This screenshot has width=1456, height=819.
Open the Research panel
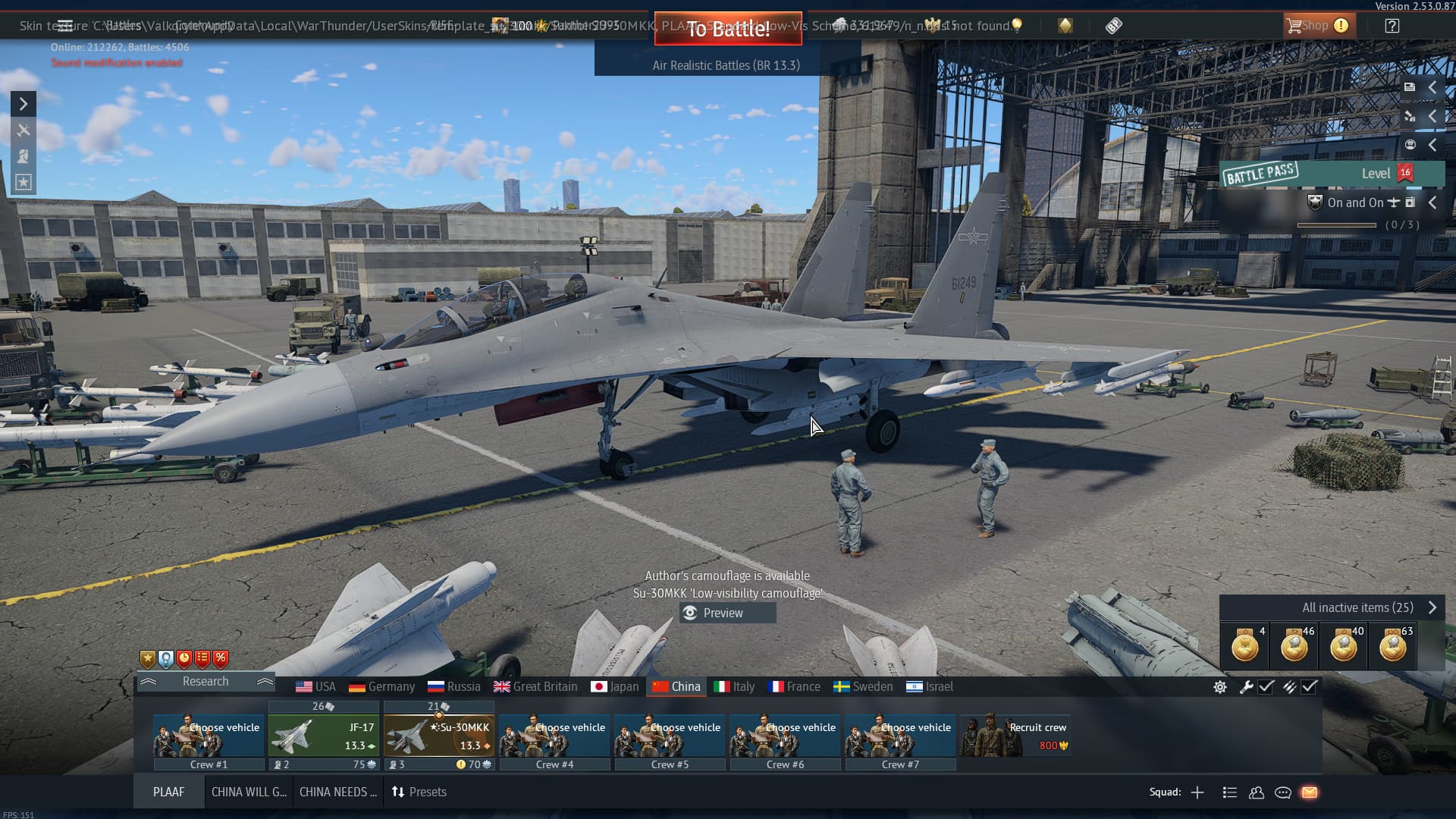206,681
